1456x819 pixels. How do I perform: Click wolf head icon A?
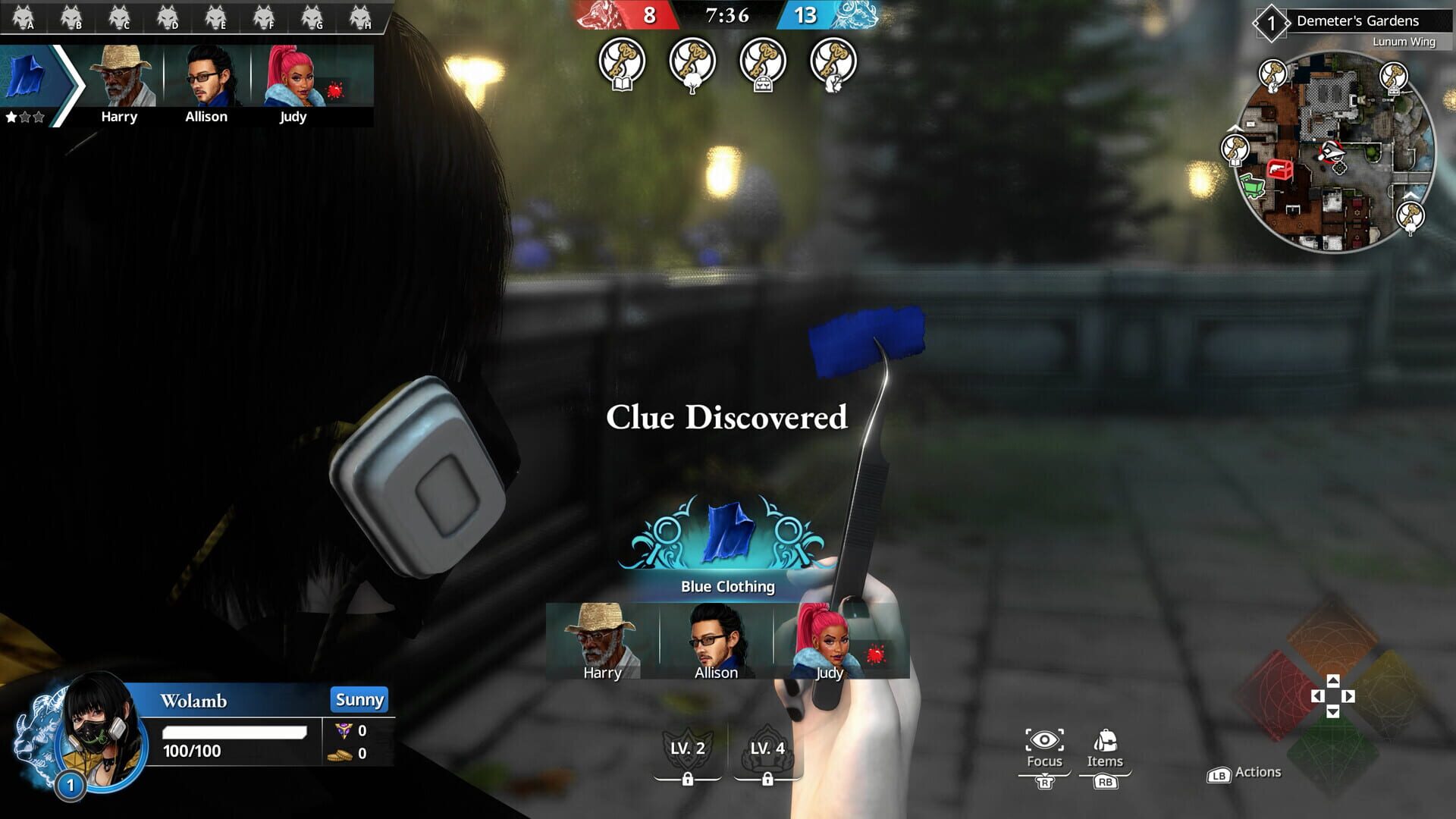point(24,14)
